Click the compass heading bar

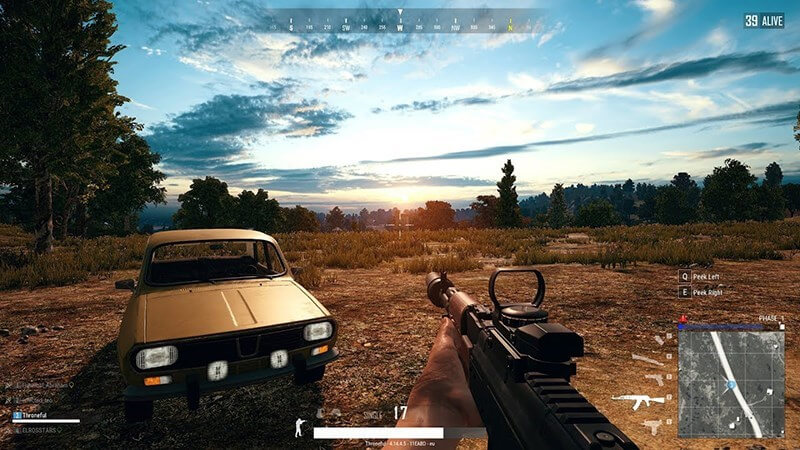tap(400, 22)
